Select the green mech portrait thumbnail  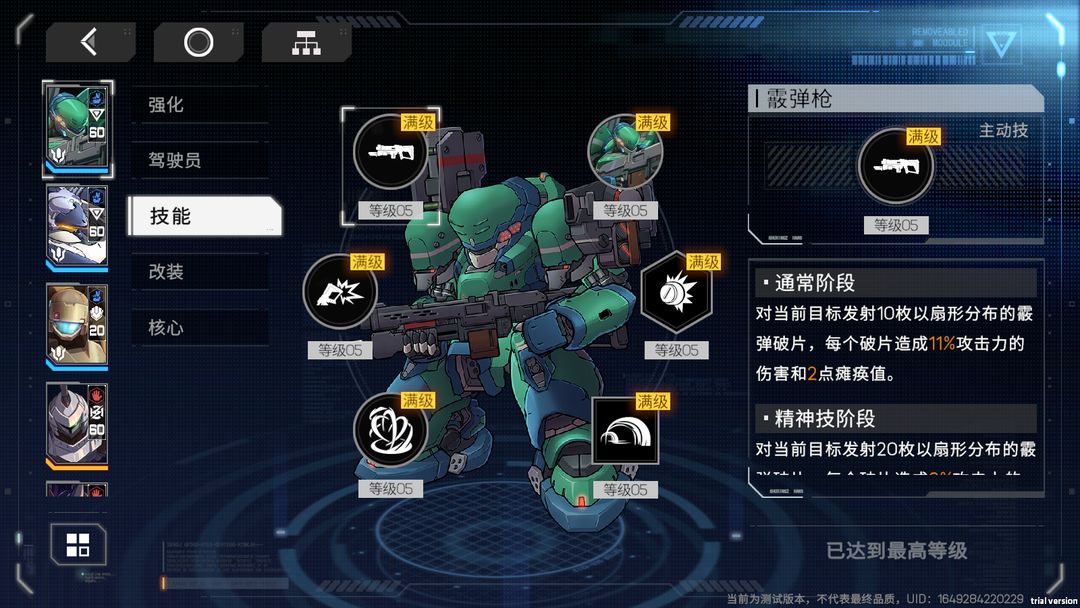click(x=77, y=129)
